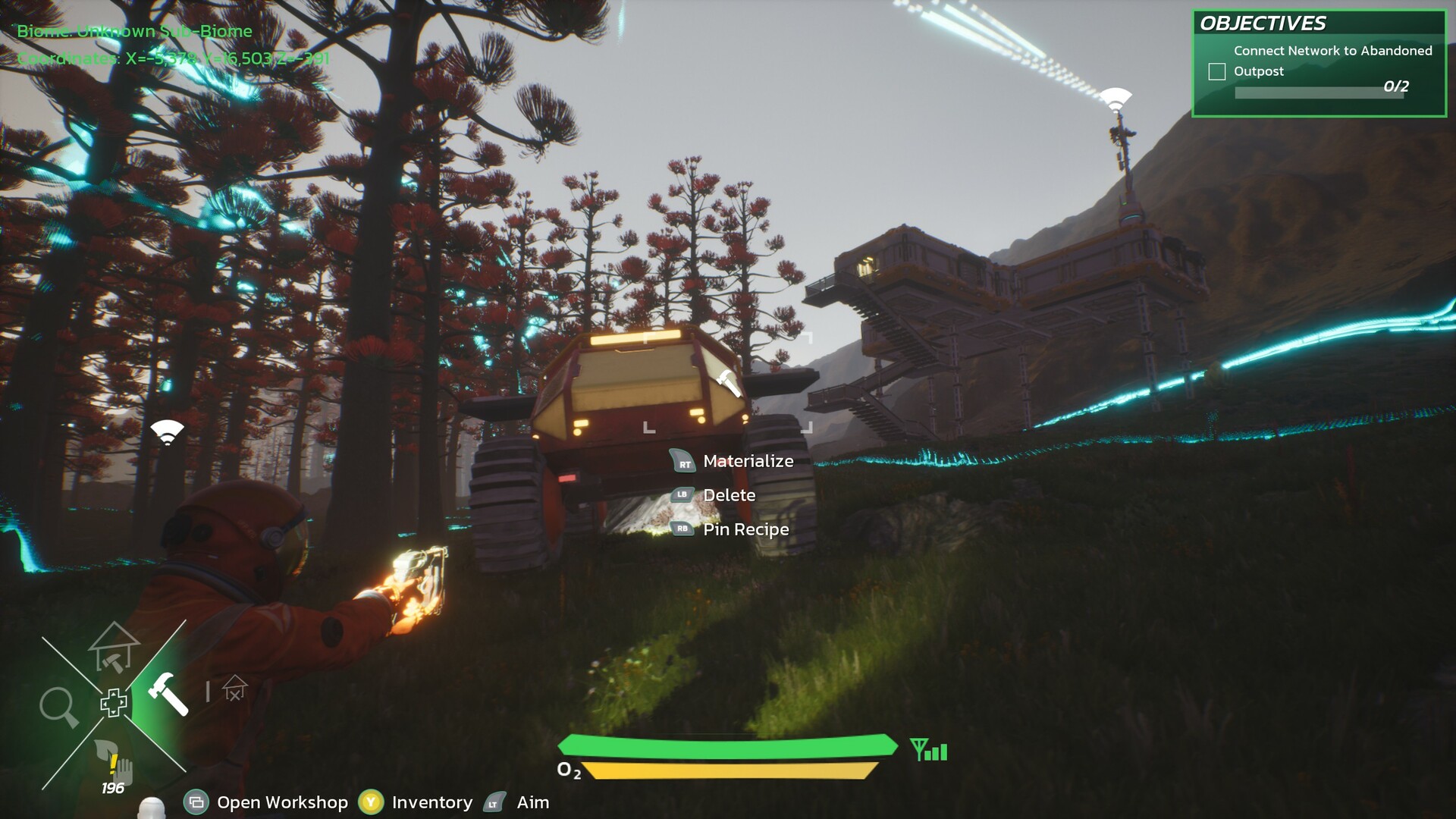This screenshot has width=1456, height=819.
Task: Open the Inventory
Action: coord(431,802)
